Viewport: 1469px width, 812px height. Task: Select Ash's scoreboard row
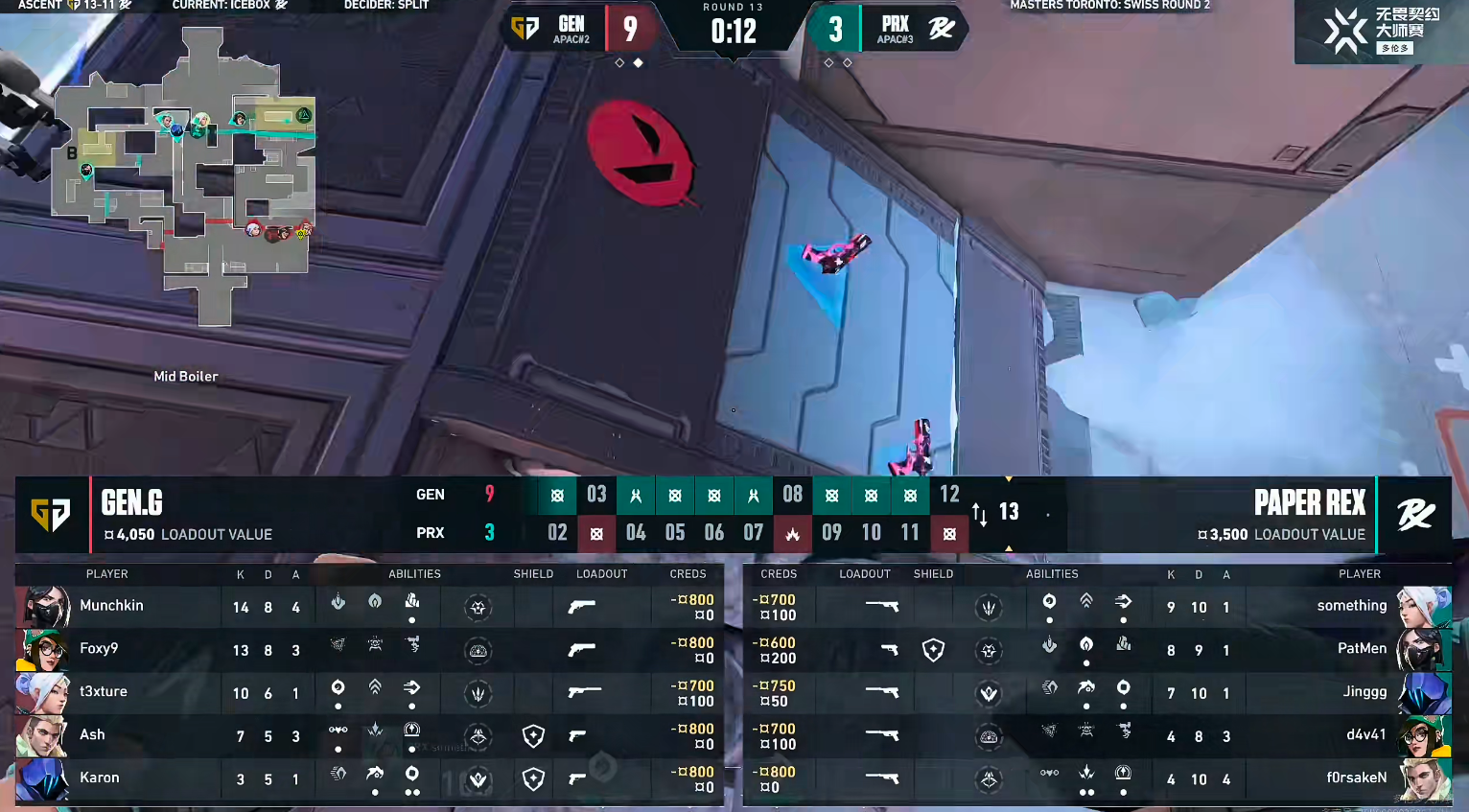[x=369, y=735]
